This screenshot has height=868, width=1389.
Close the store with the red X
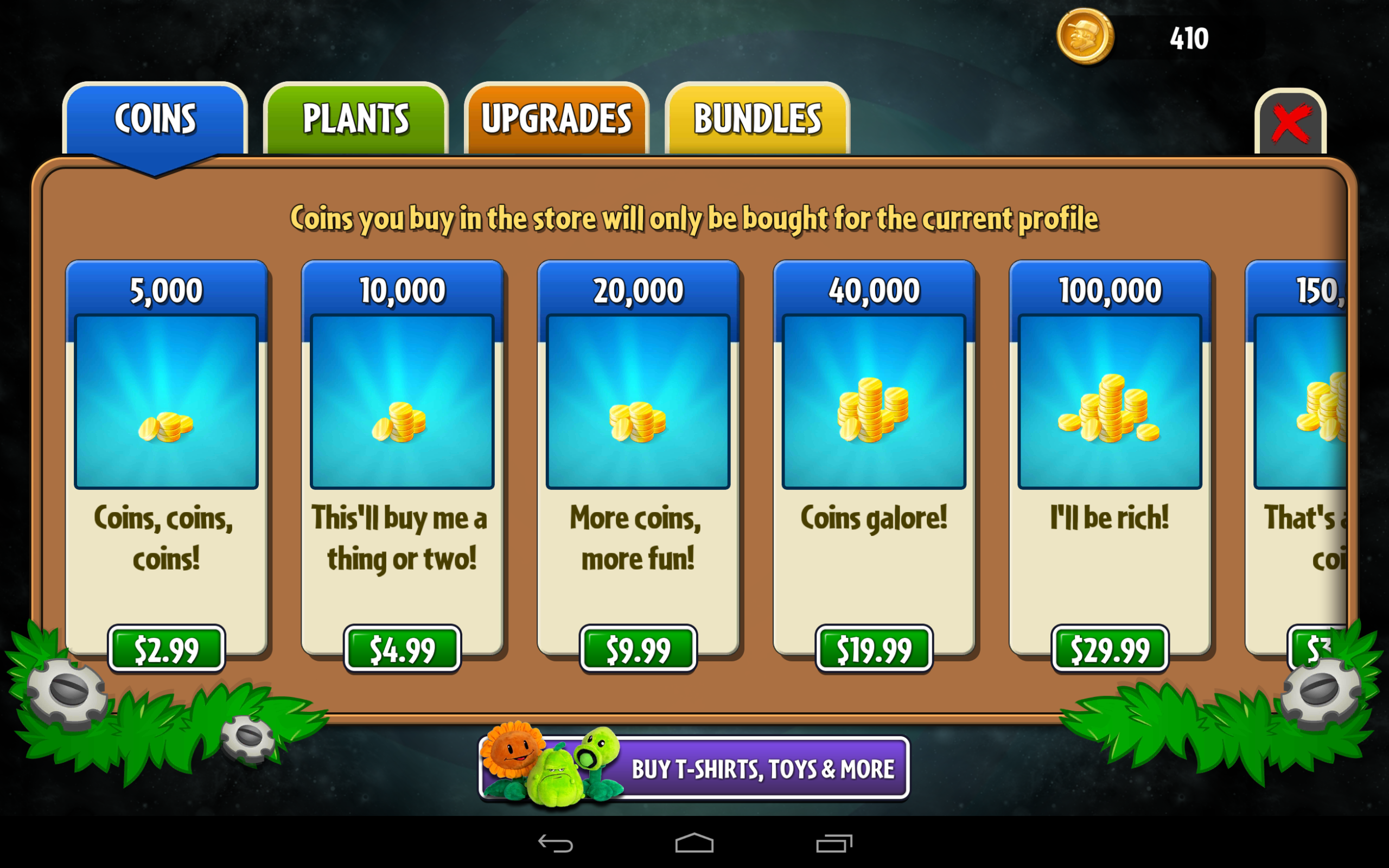pyautogui.click(x=1290, y=120)
